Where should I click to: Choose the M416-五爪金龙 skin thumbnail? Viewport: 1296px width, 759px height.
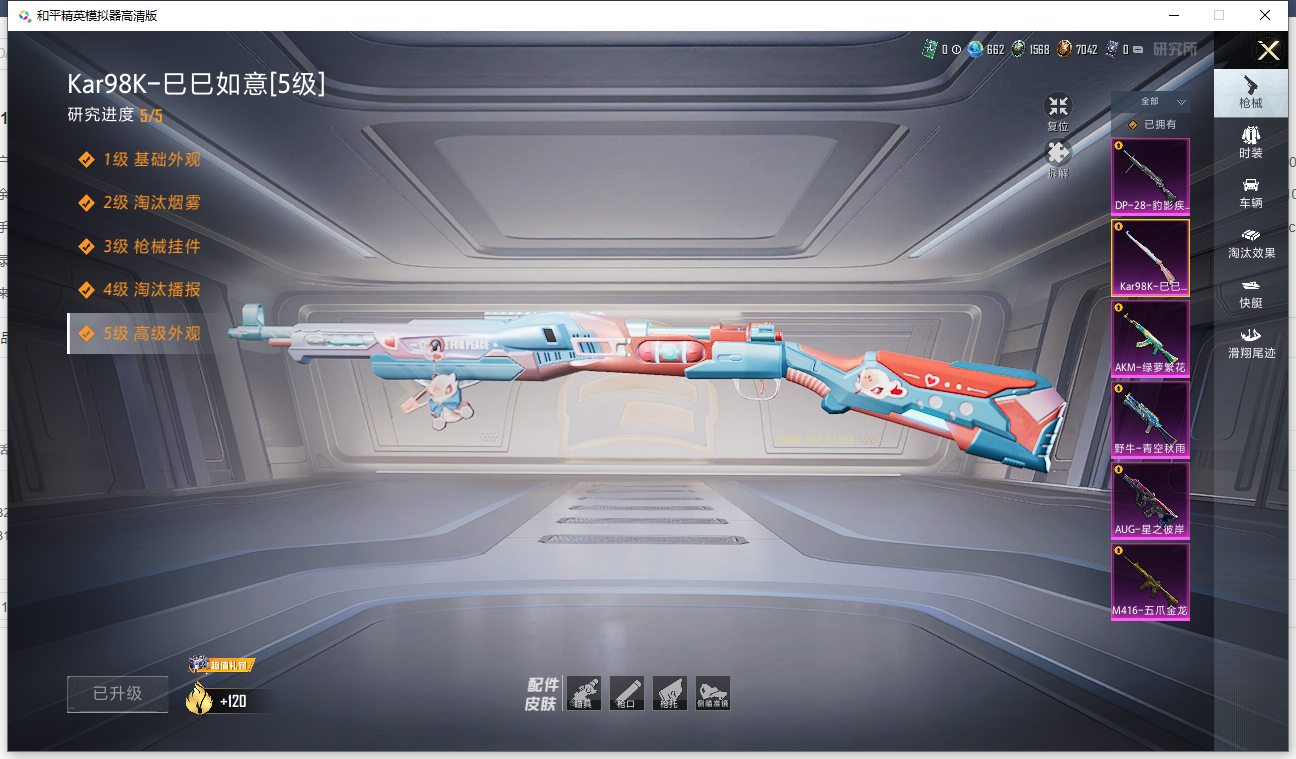click(x=1151, y=581)
